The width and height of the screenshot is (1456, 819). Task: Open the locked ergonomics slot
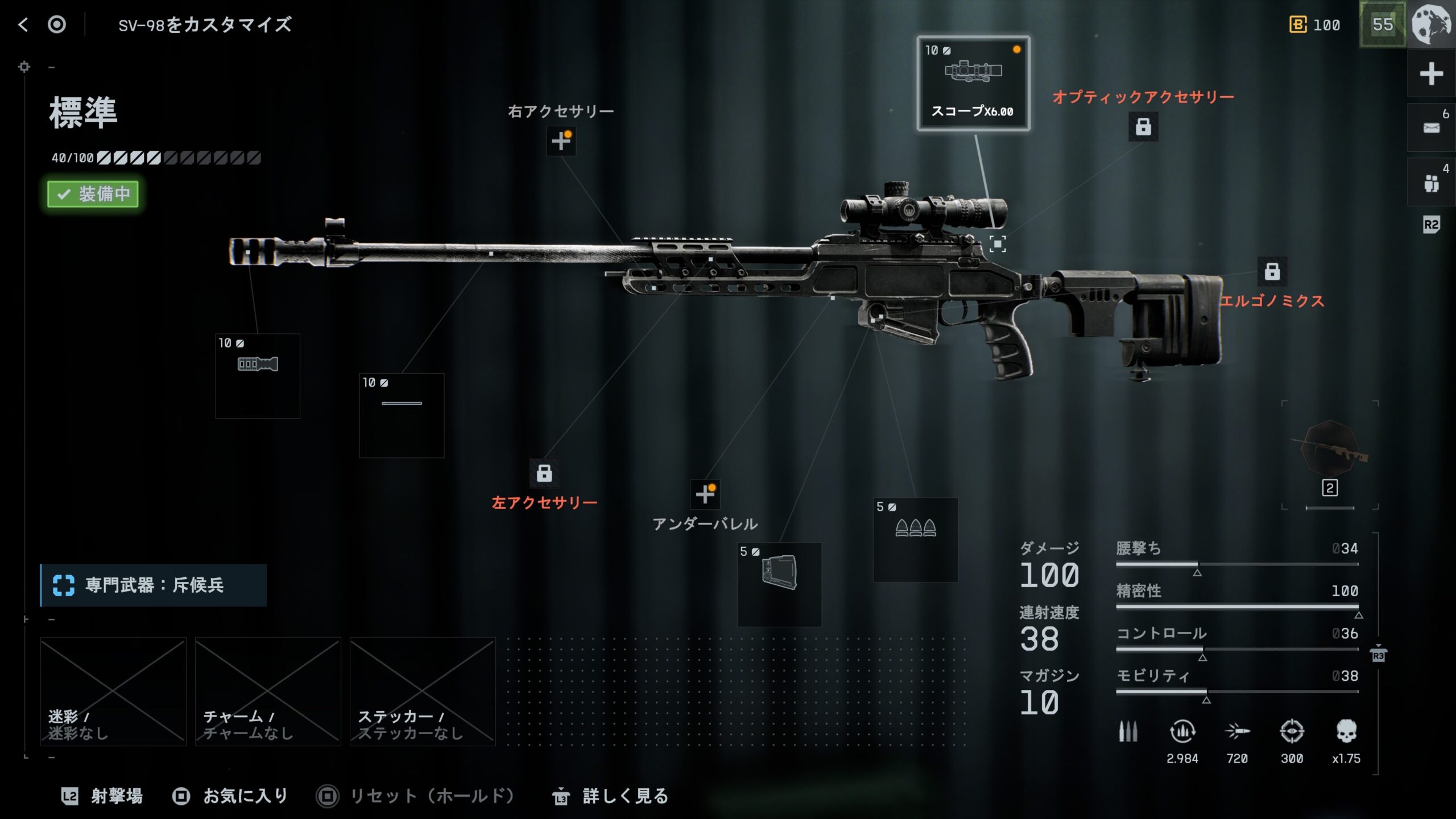point(1272,271)
